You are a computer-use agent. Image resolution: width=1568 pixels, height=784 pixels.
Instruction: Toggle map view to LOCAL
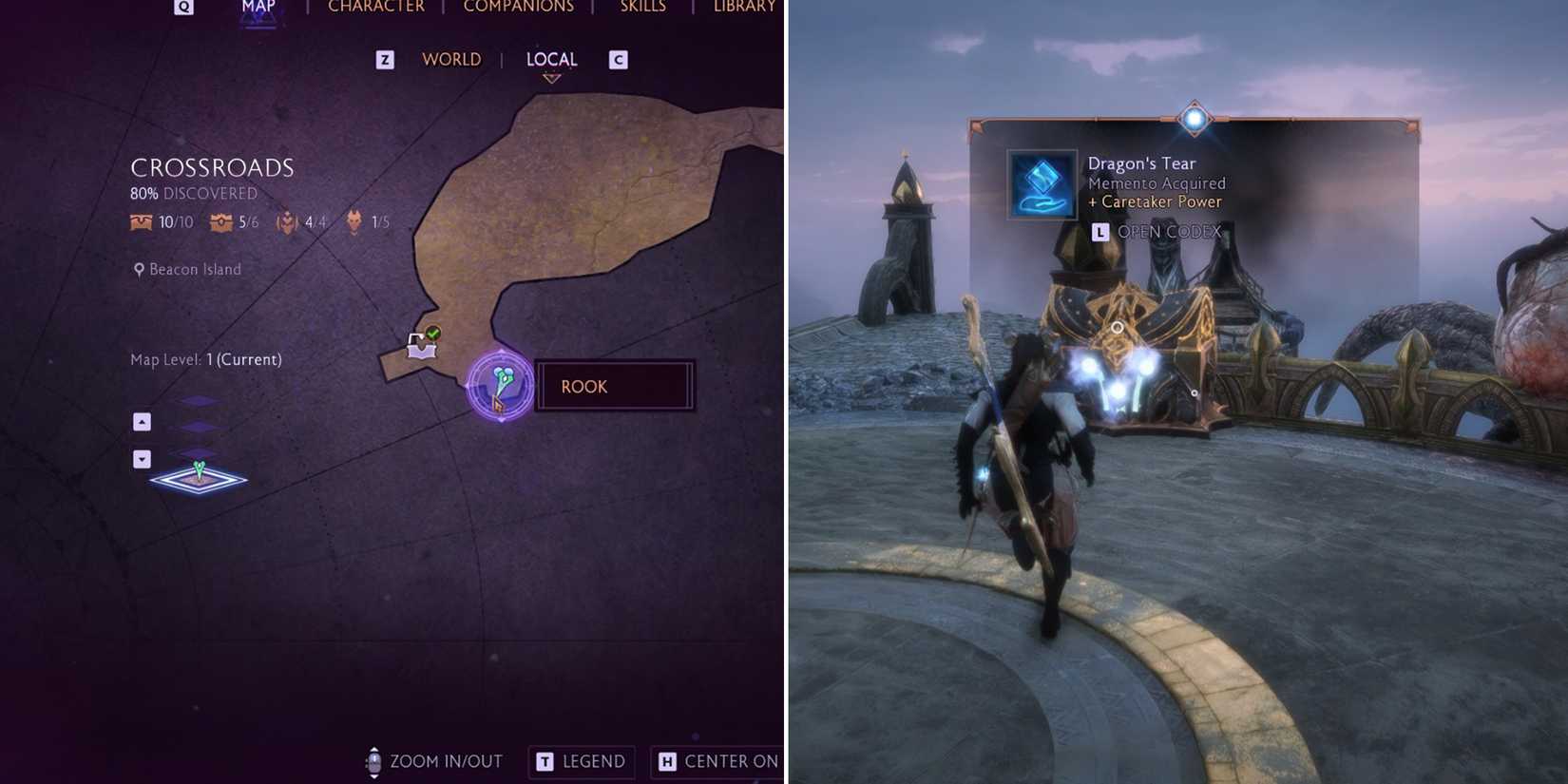point(551,59)
